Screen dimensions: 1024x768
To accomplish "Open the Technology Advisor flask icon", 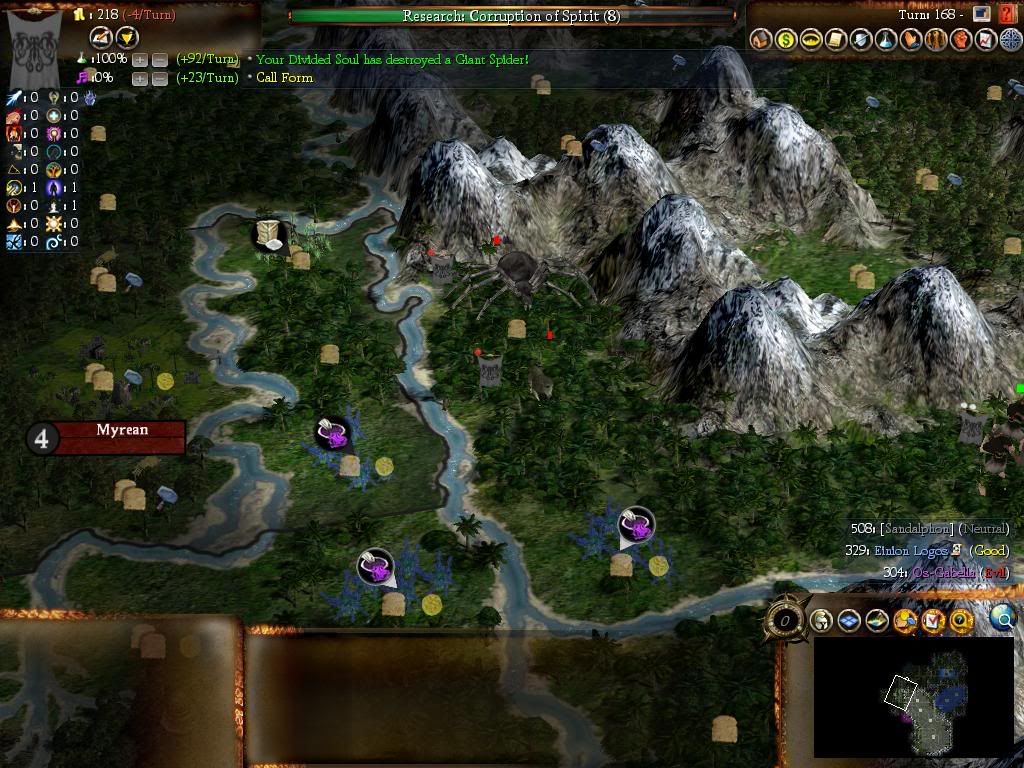I will tap(886, 40).
